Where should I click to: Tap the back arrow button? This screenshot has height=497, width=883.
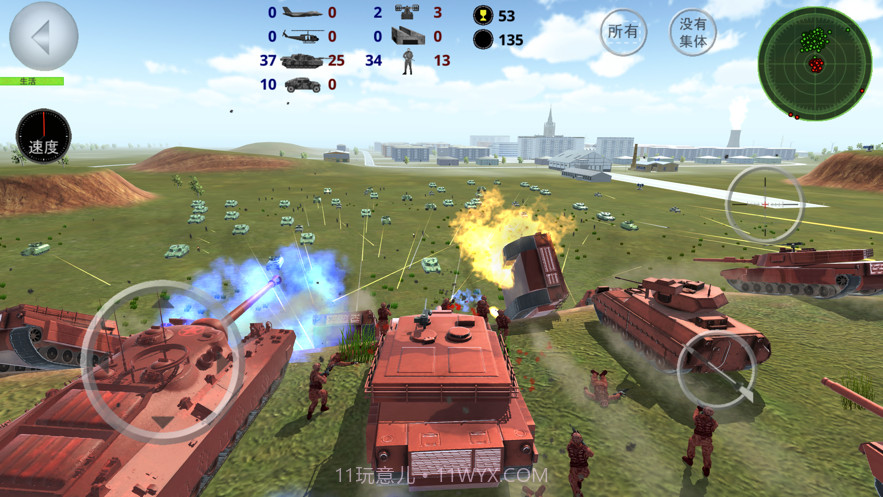click(43, 36)
